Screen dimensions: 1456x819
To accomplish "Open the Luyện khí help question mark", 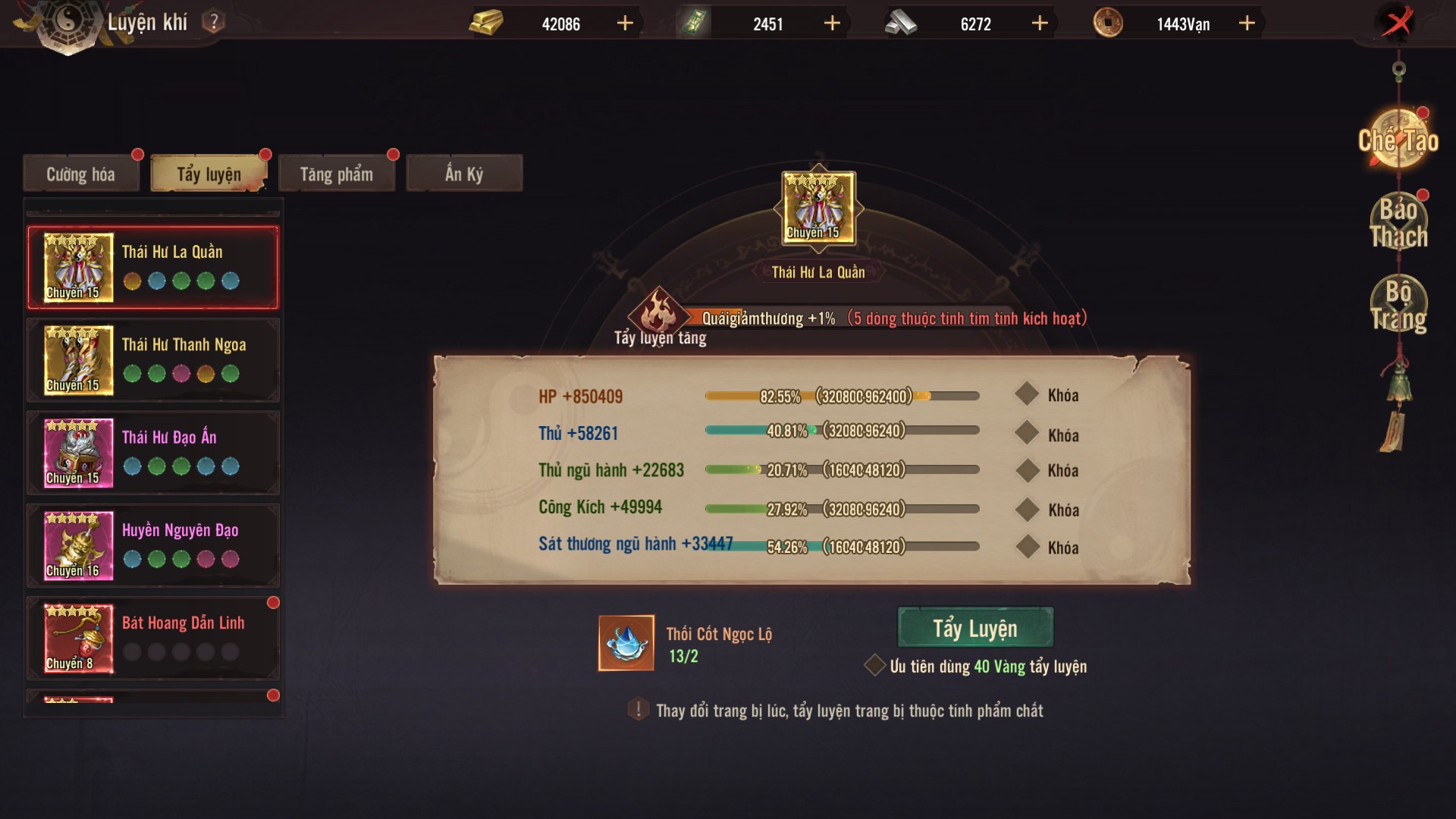I will [x=214, y=22].
